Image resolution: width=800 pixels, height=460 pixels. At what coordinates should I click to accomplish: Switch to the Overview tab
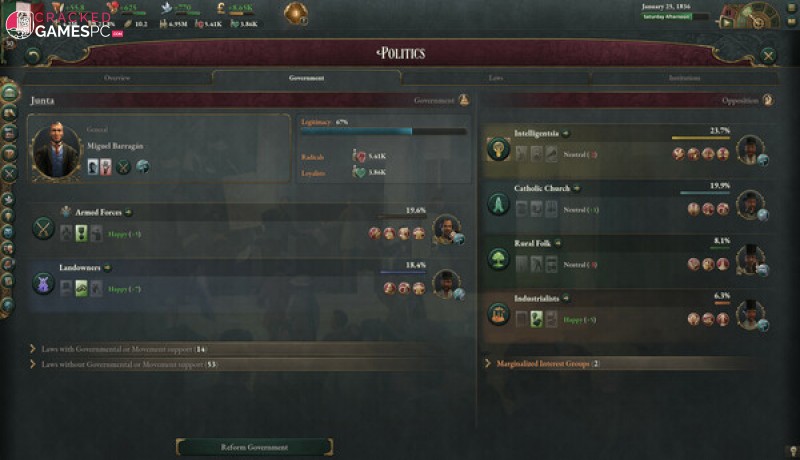pos(117,77)
